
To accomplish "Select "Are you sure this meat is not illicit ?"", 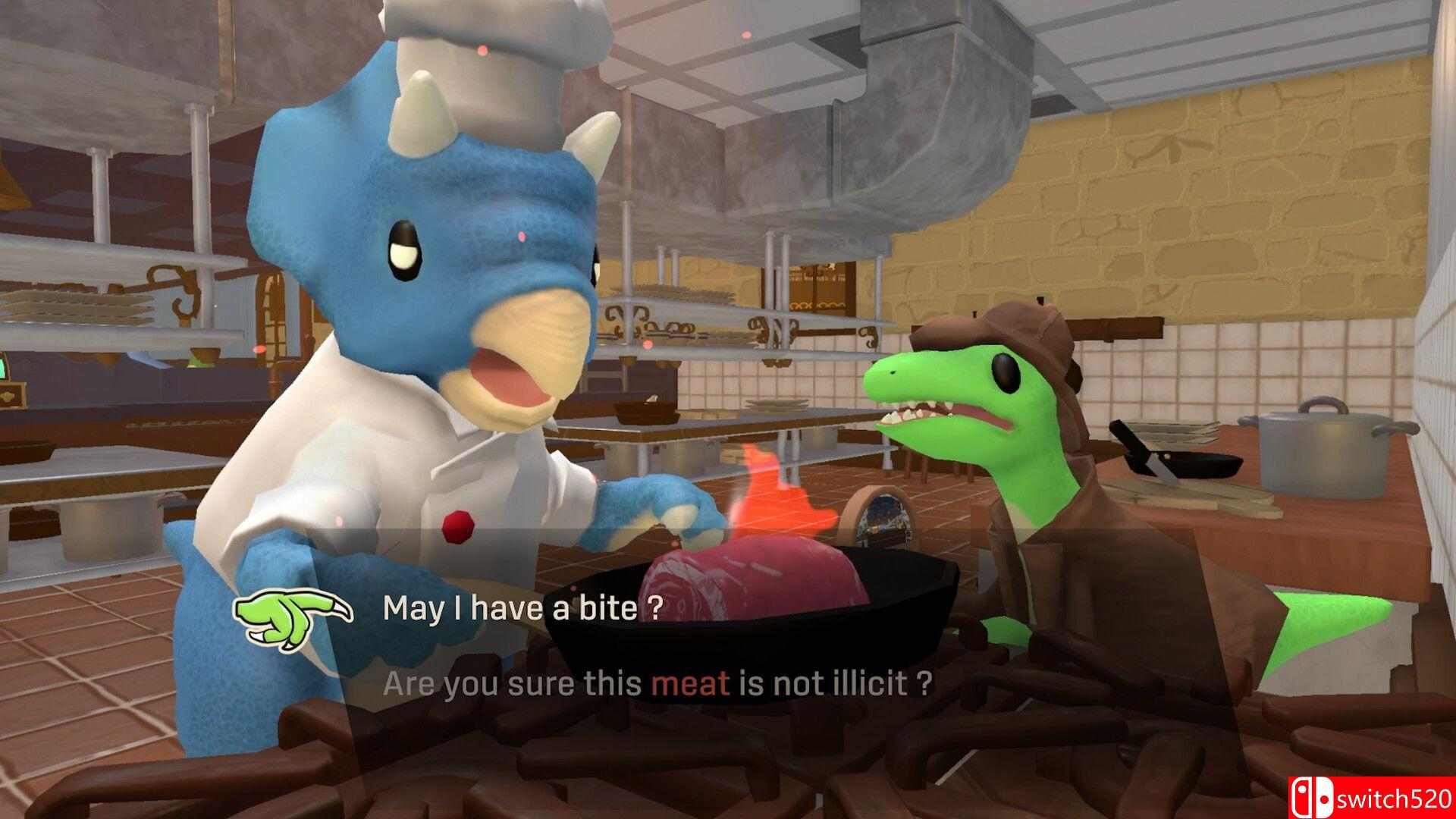I will 657,684.
